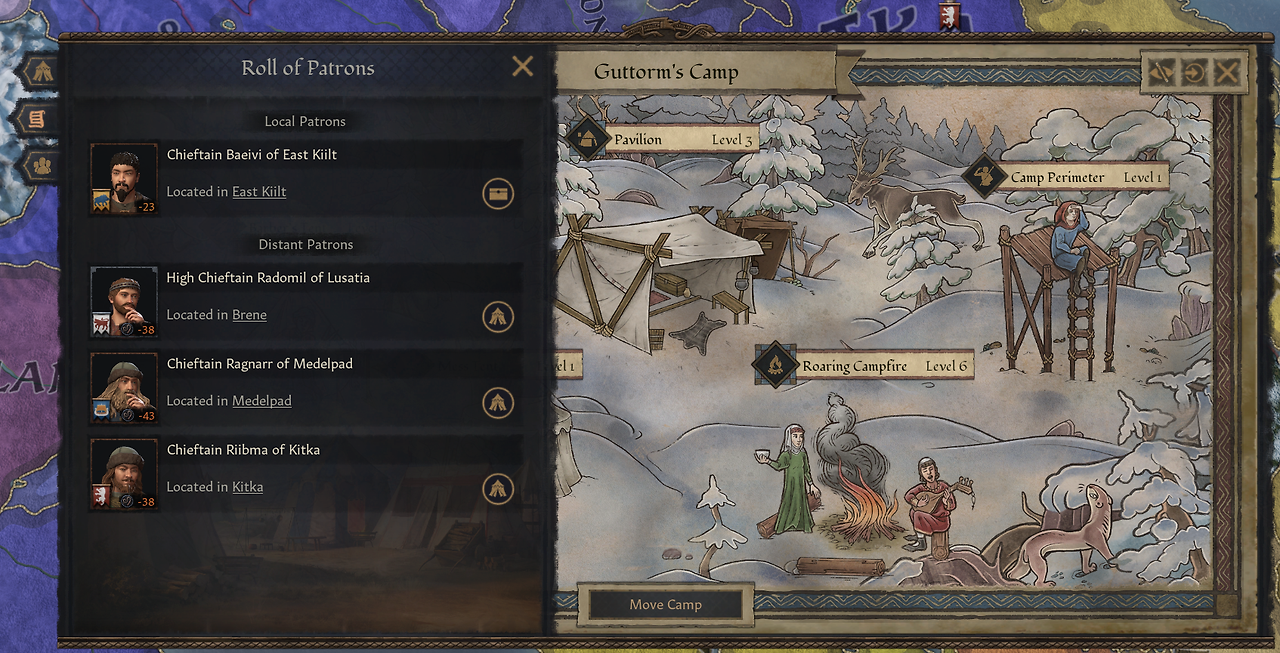Select the Roaring Campfire Level 6 building
The image size is (1280, 653).
(864, 366)
